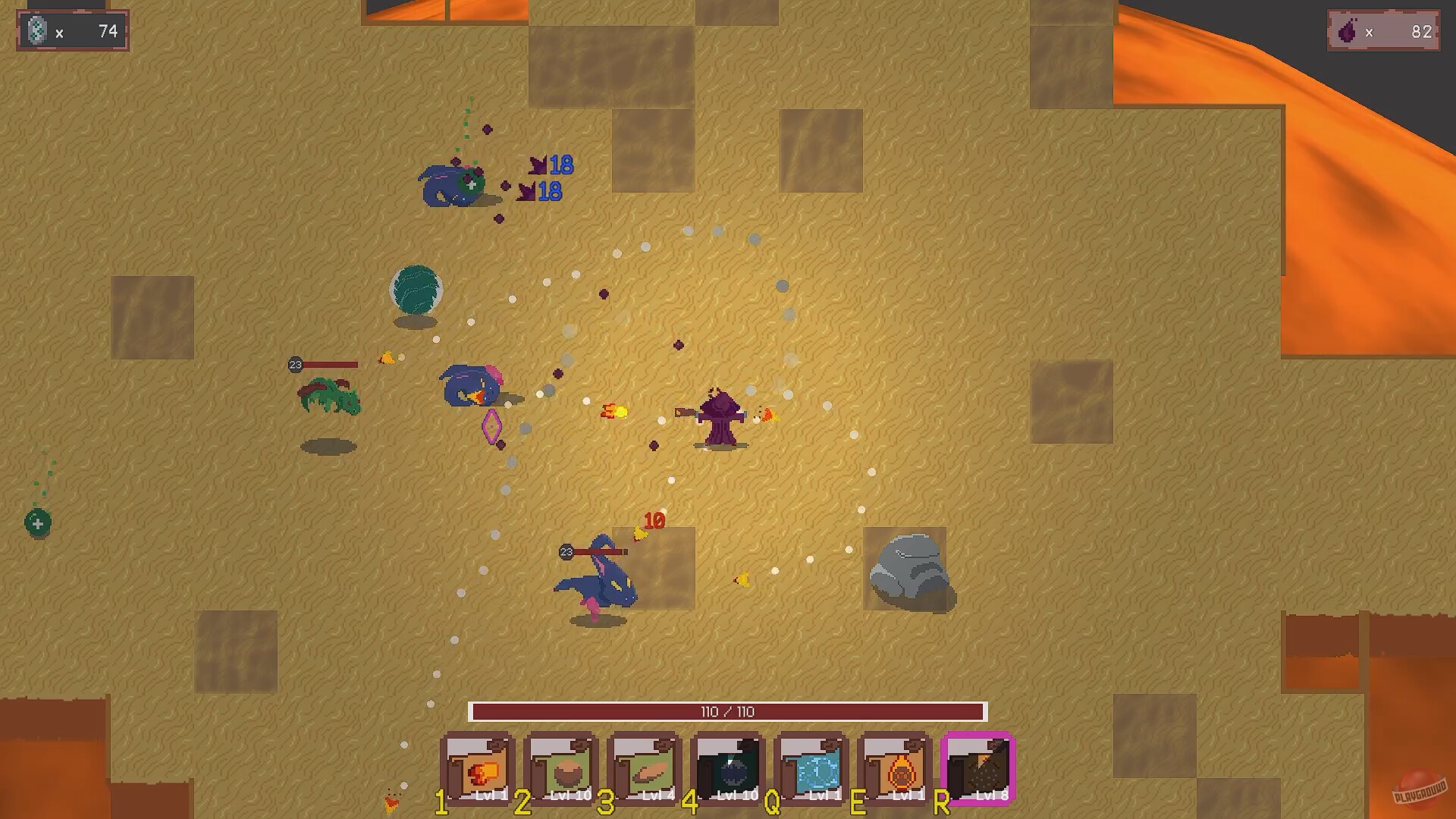The height and width of the screenshot is (819, 1456).
Task: Select the dark moon ability in slot 4
Action: (729, 768)
